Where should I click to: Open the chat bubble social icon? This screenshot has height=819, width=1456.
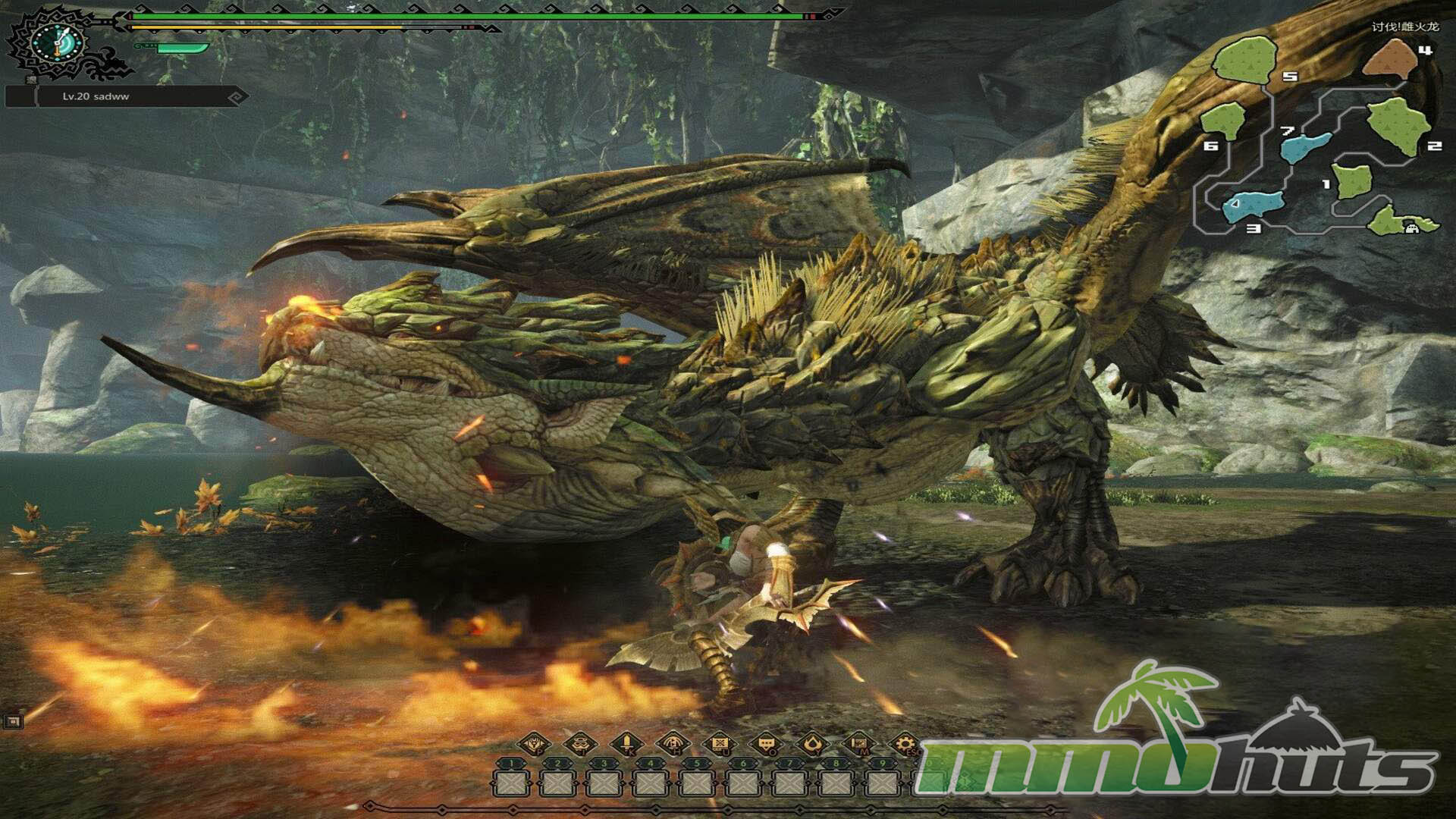[x=766, y=743]
